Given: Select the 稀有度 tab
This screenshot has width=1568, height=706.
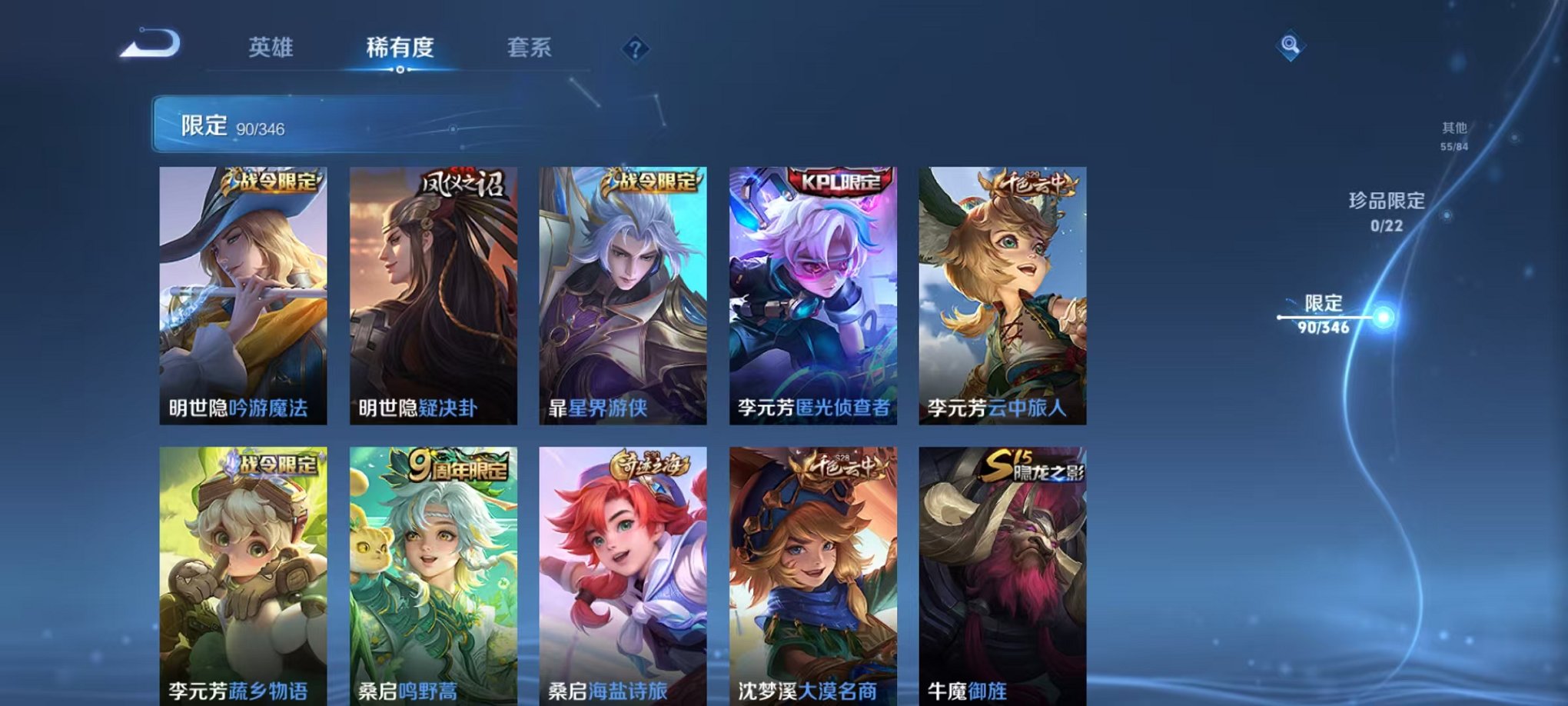Looking at the screenshot, I should (x=400, y=48).
